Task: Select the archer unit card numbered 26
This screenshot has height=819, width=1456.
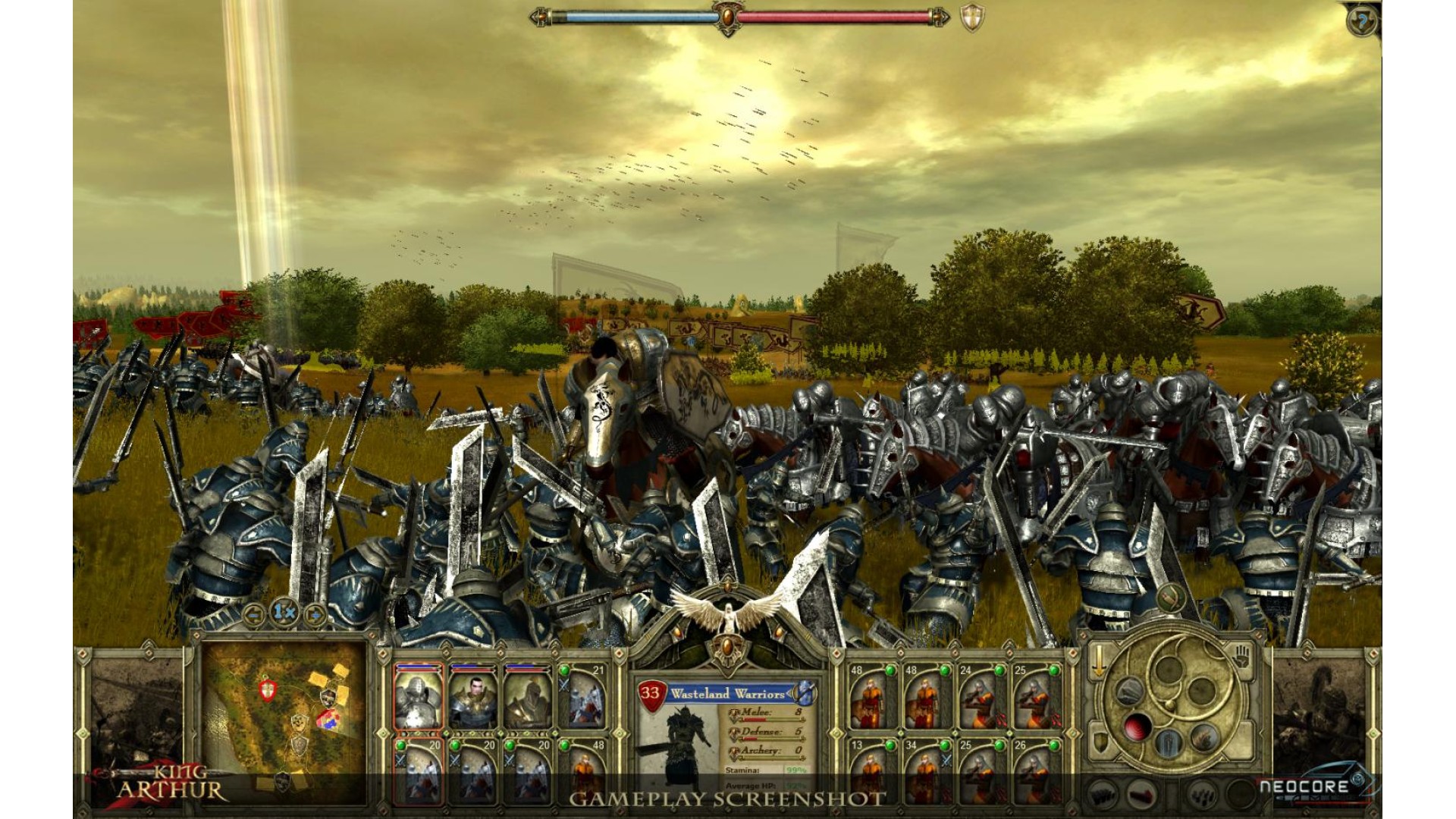Action: click(x=1034, y=770)
